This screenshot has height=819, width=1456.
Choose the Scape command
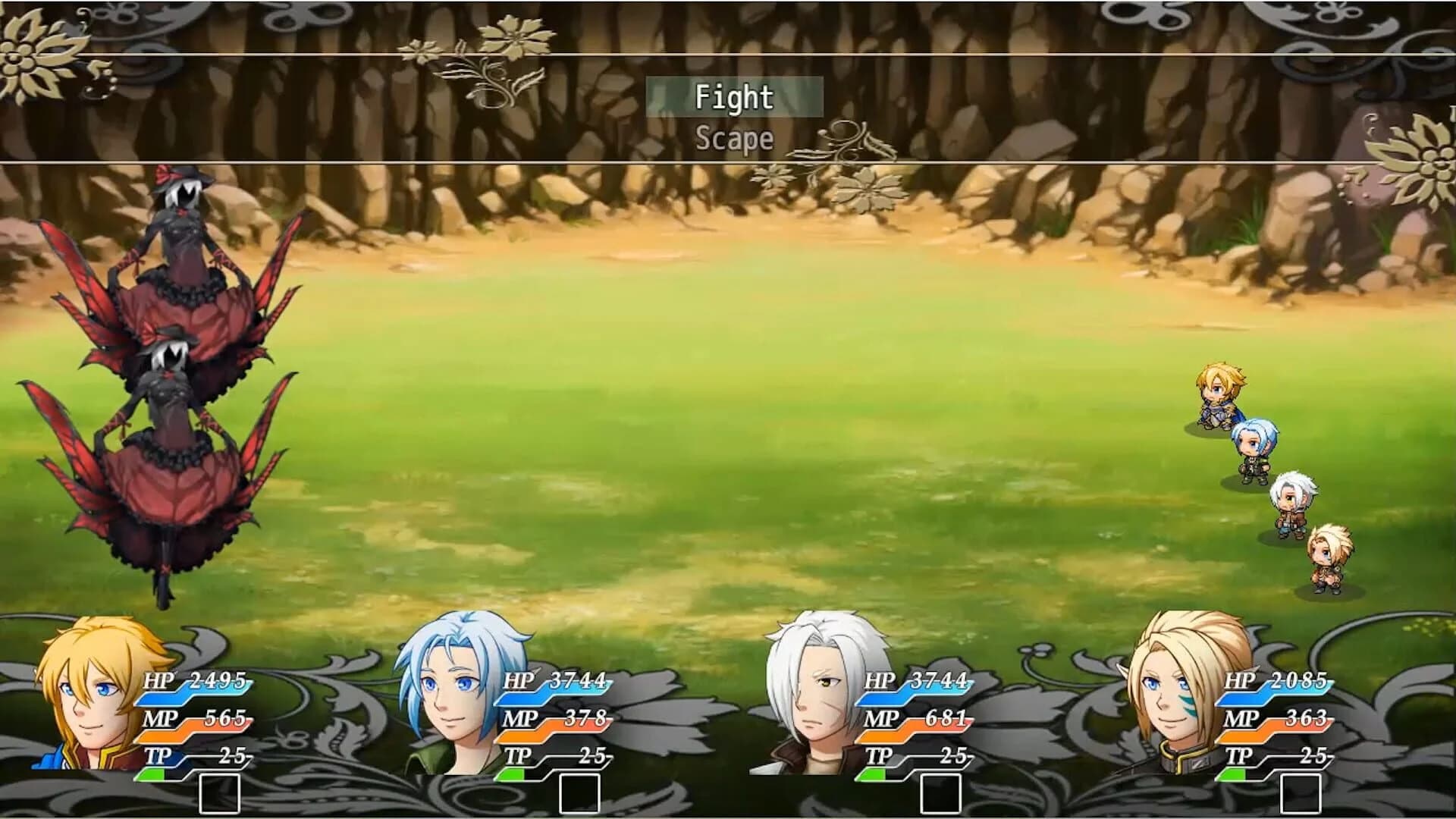tap(734, 139)
